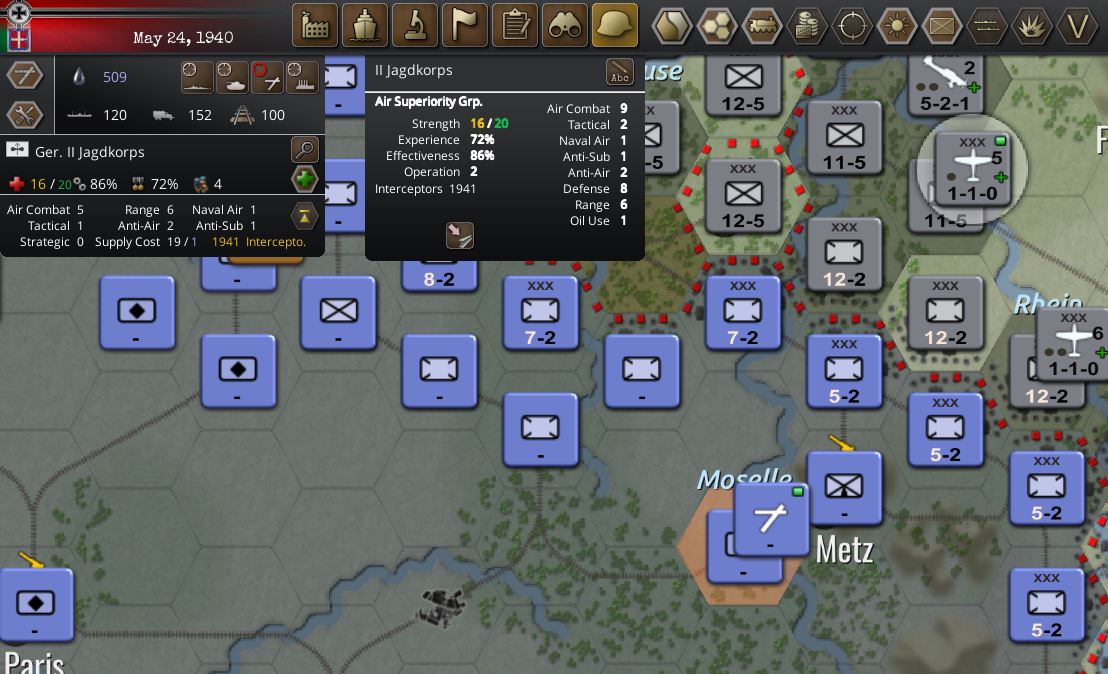The width and height of the screenshot is (1108, 674).
Task: Click the binoculars icon in the toolbar
Action: point(565,25)
